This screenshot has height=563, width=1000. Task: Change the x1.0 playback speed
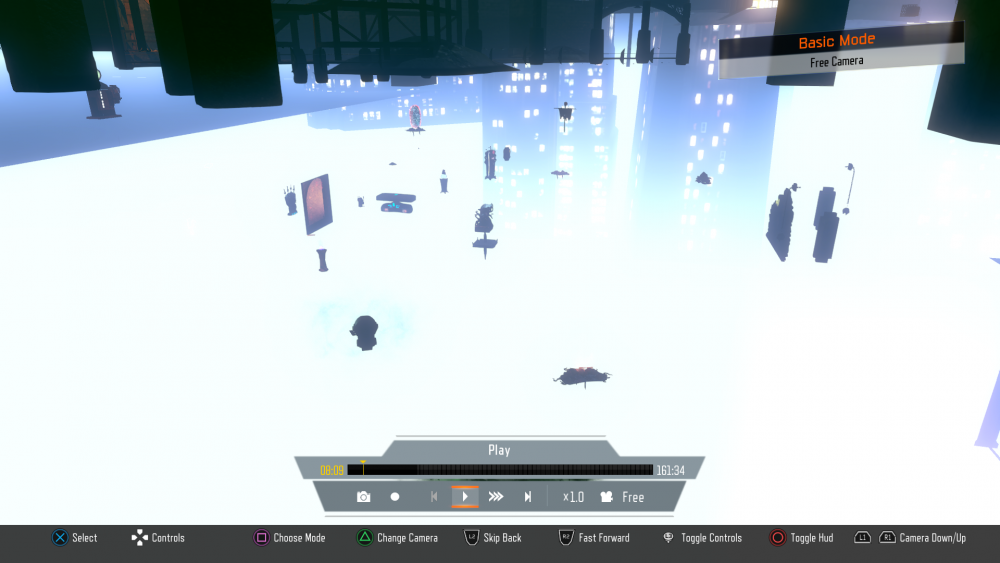pos(573,497)
